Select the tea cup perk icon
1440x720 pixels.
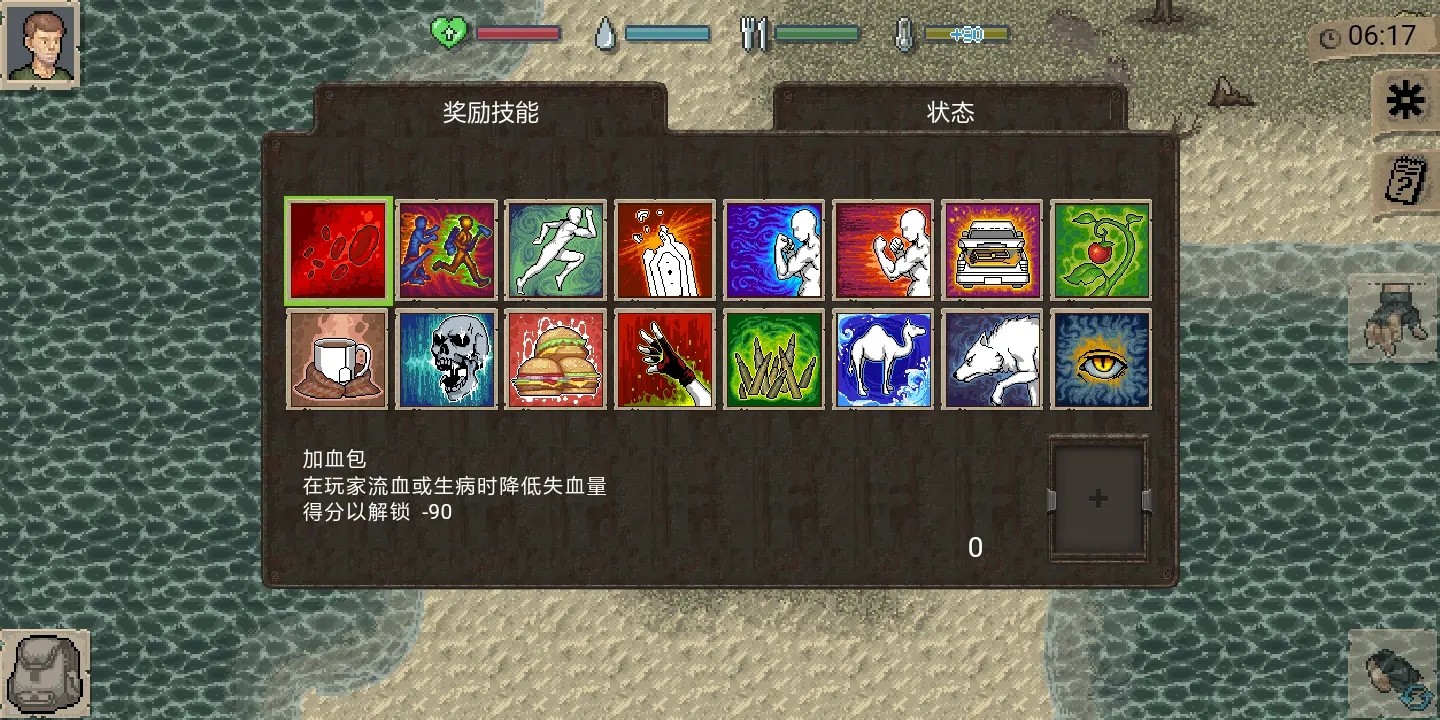click(x=337, y=360)
